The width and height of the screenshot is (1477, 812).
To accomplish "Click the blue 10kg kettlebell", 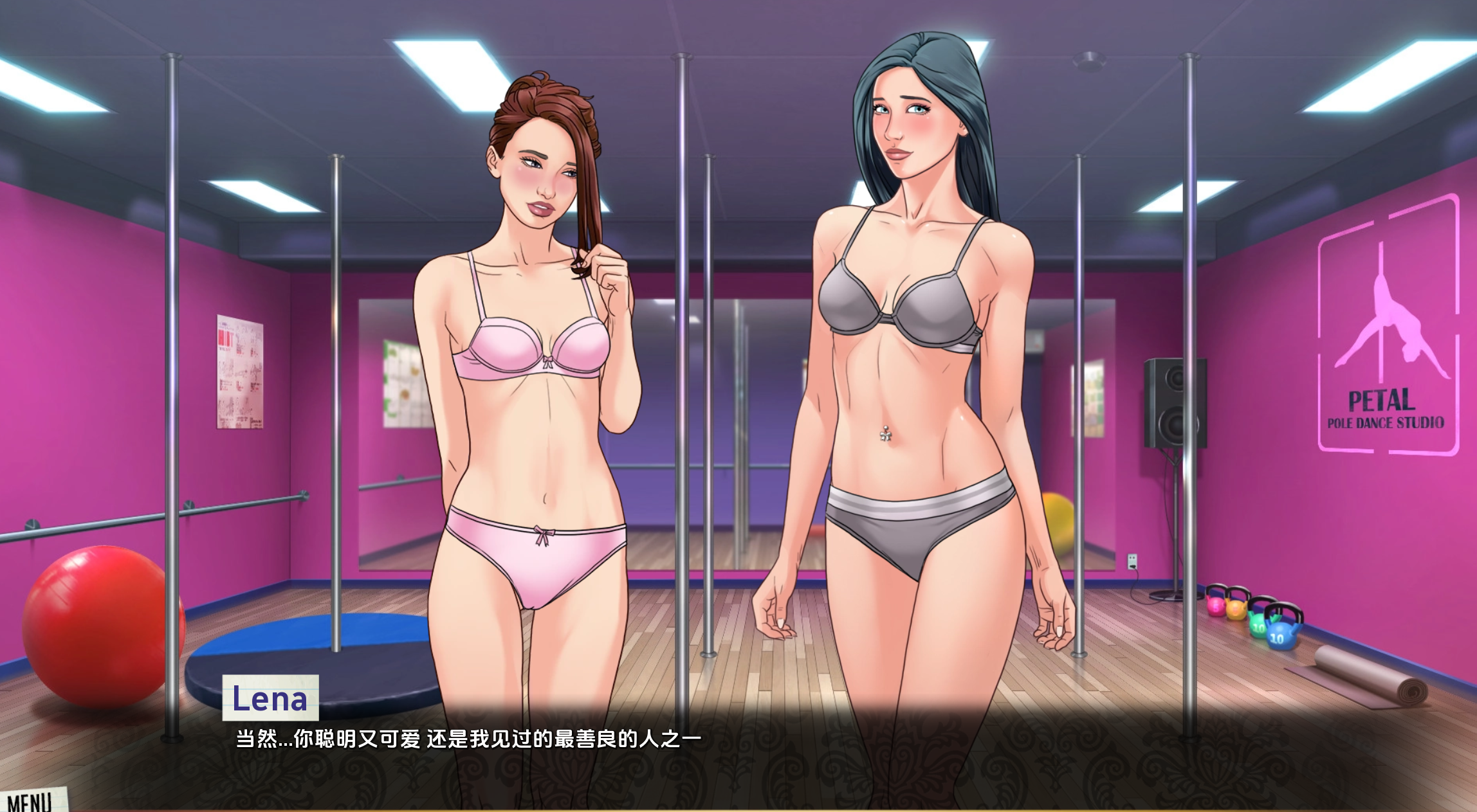I will [x=1279, y=636].
